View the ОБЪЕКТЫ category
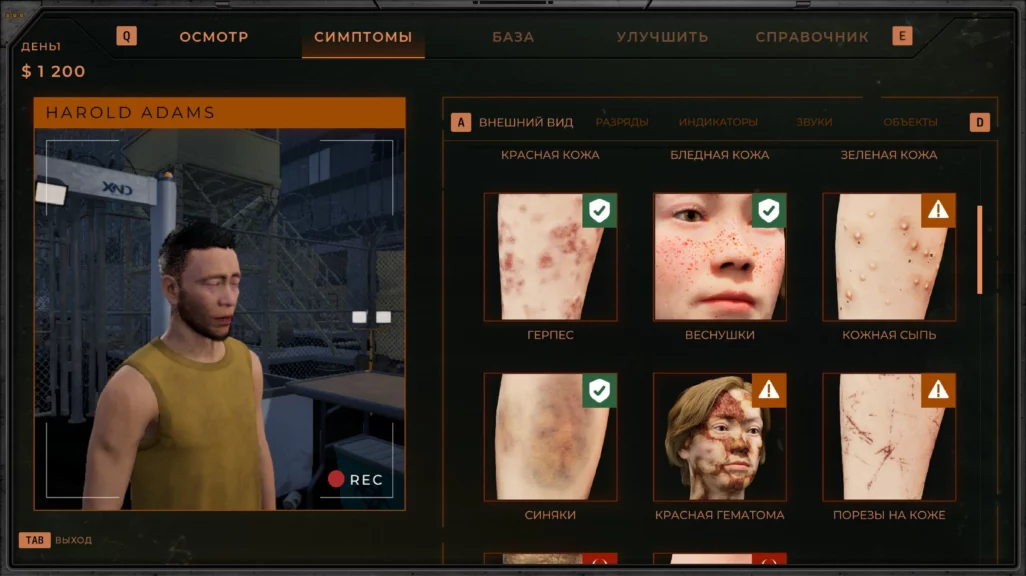 (x=910, y=122)
